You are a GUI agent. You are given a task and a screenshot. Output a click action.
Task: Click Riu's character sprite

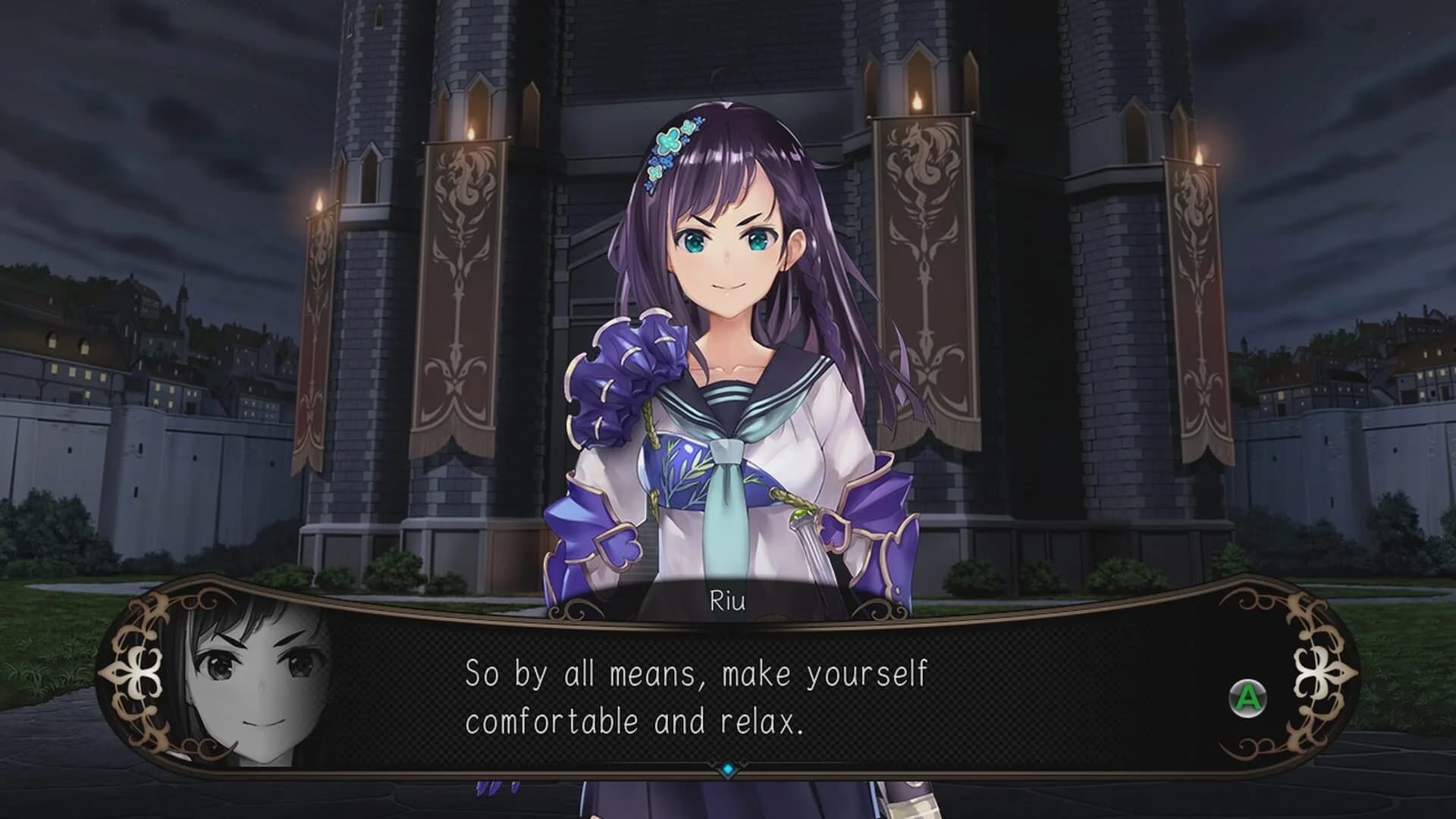click(728, 341)
